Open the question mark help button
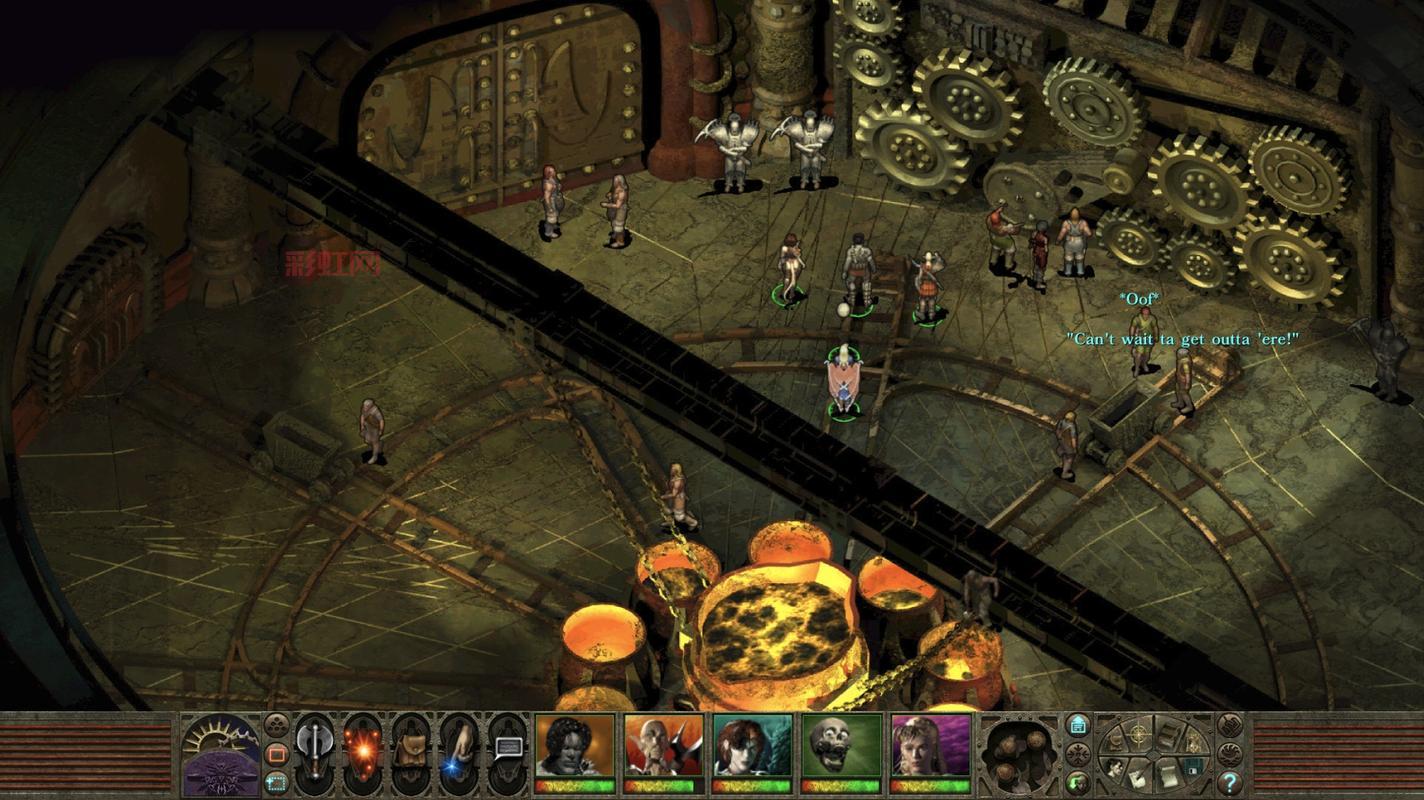This screenshot has height=800, width=1424. click(x=1230, y=783)
